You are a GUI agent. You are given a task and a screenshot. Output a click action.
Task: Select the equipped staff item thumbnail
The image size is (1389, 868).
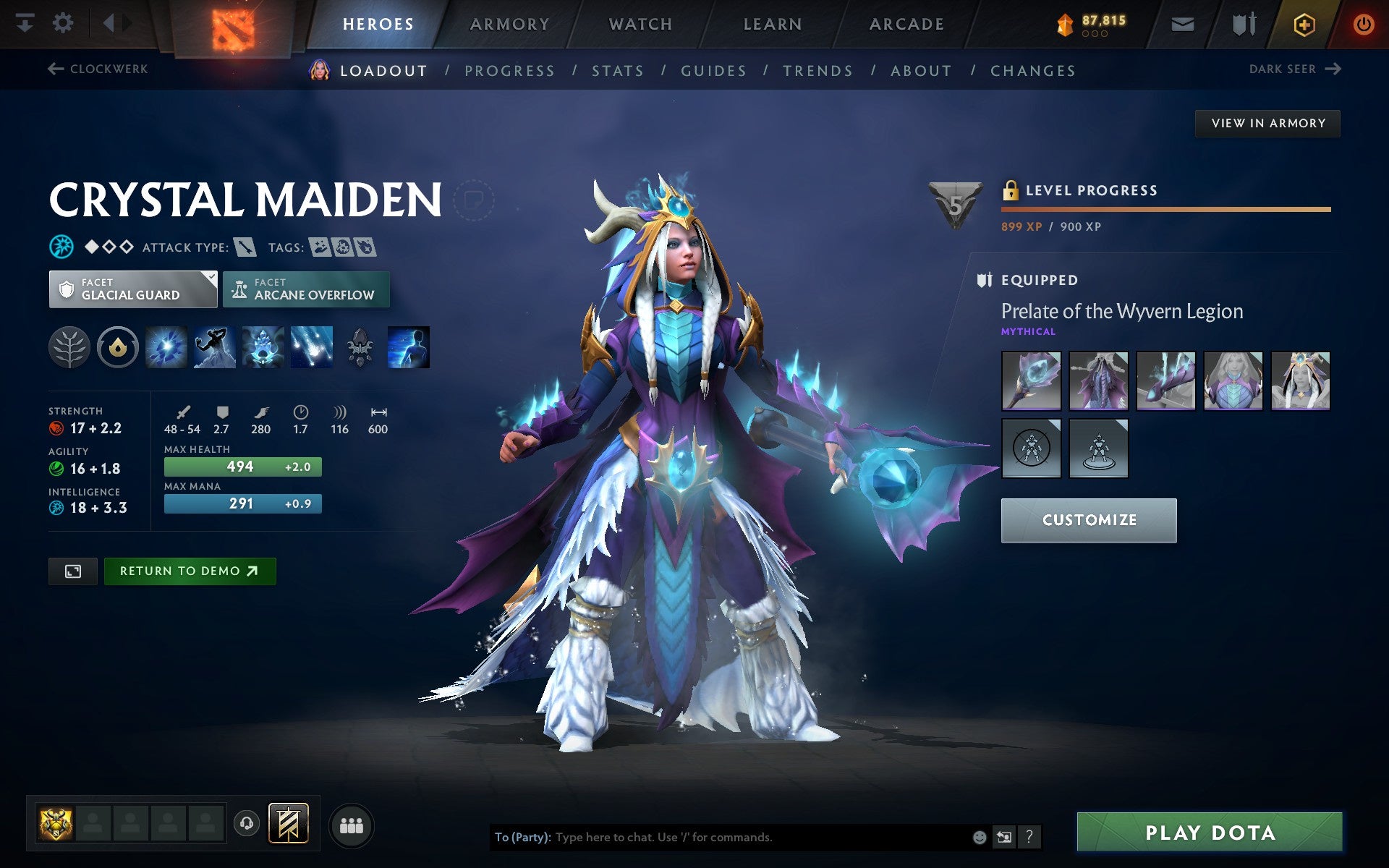pos(1031,381)
